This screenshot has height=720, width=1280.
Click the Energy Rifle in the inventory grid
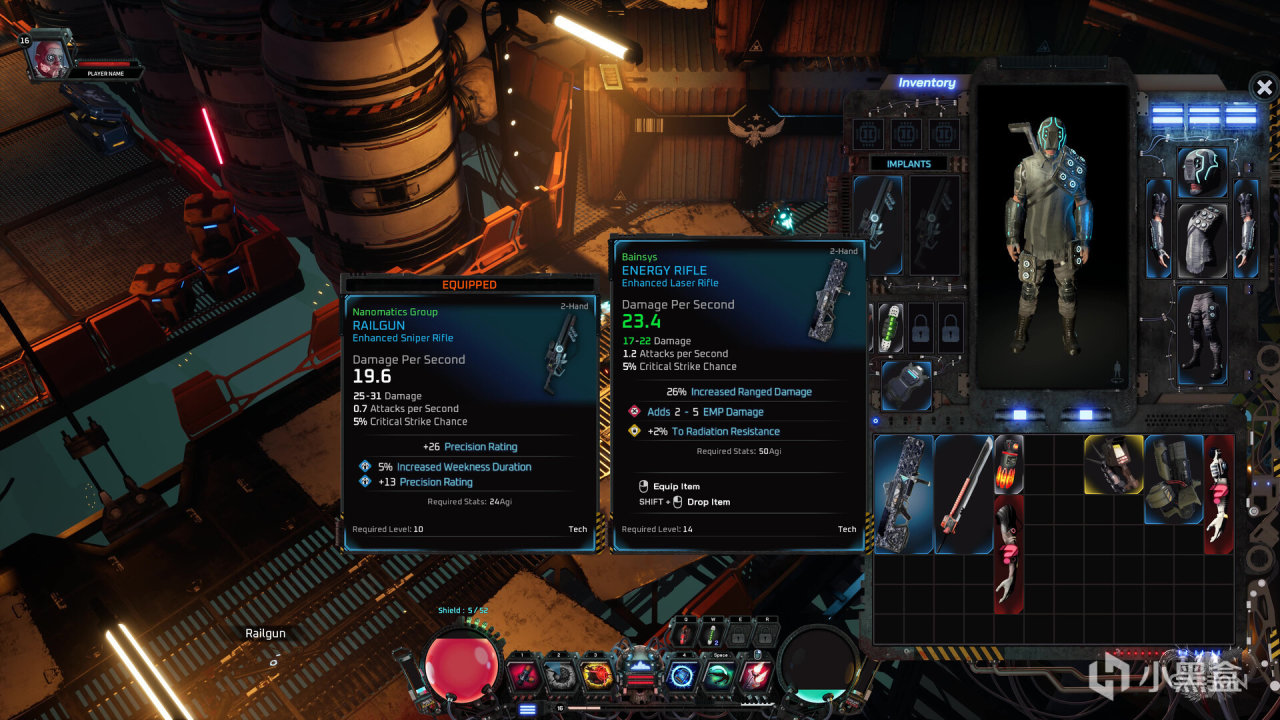pos(903,493)
